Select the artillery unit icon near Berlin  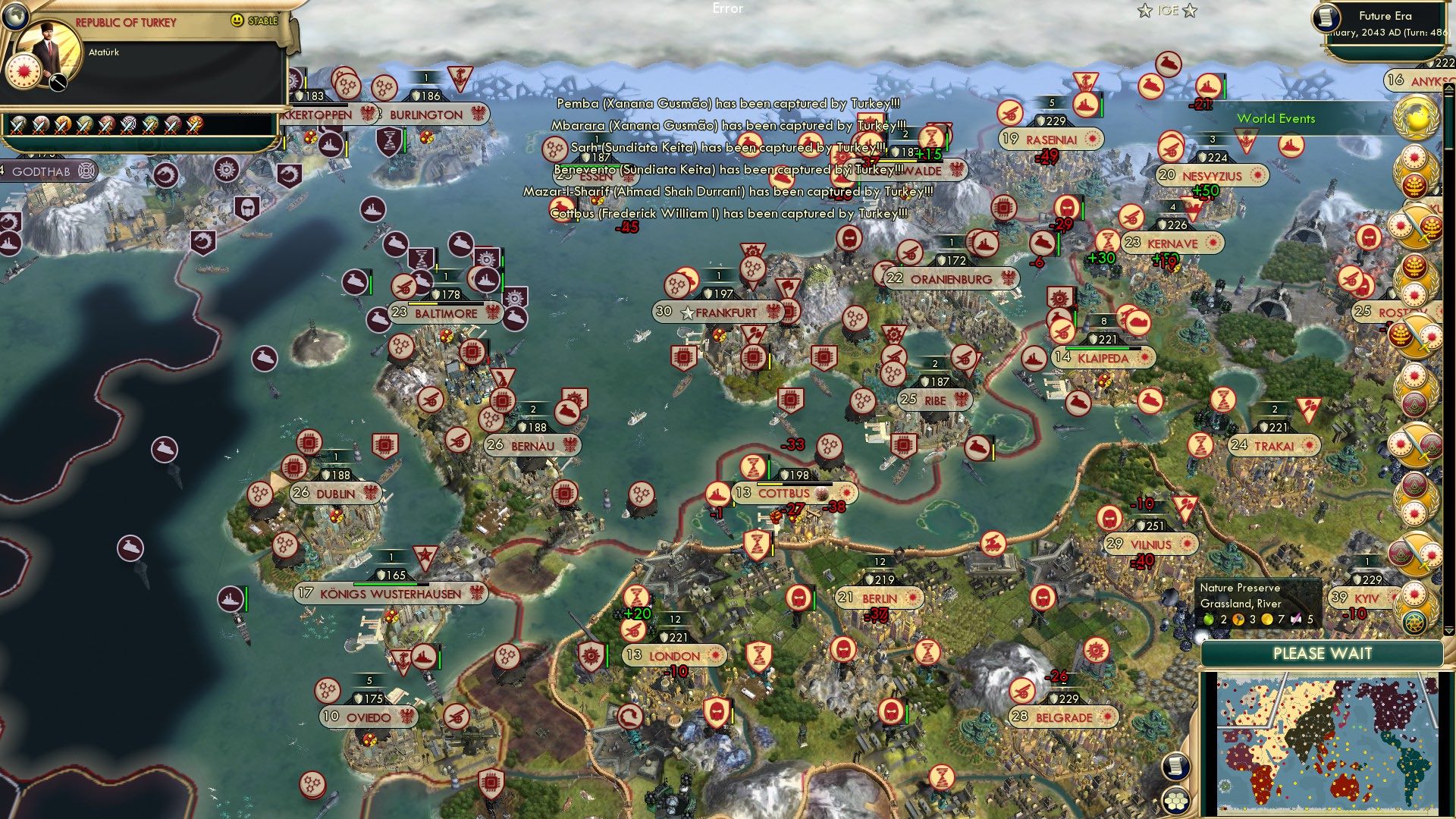tap(993, 544)
